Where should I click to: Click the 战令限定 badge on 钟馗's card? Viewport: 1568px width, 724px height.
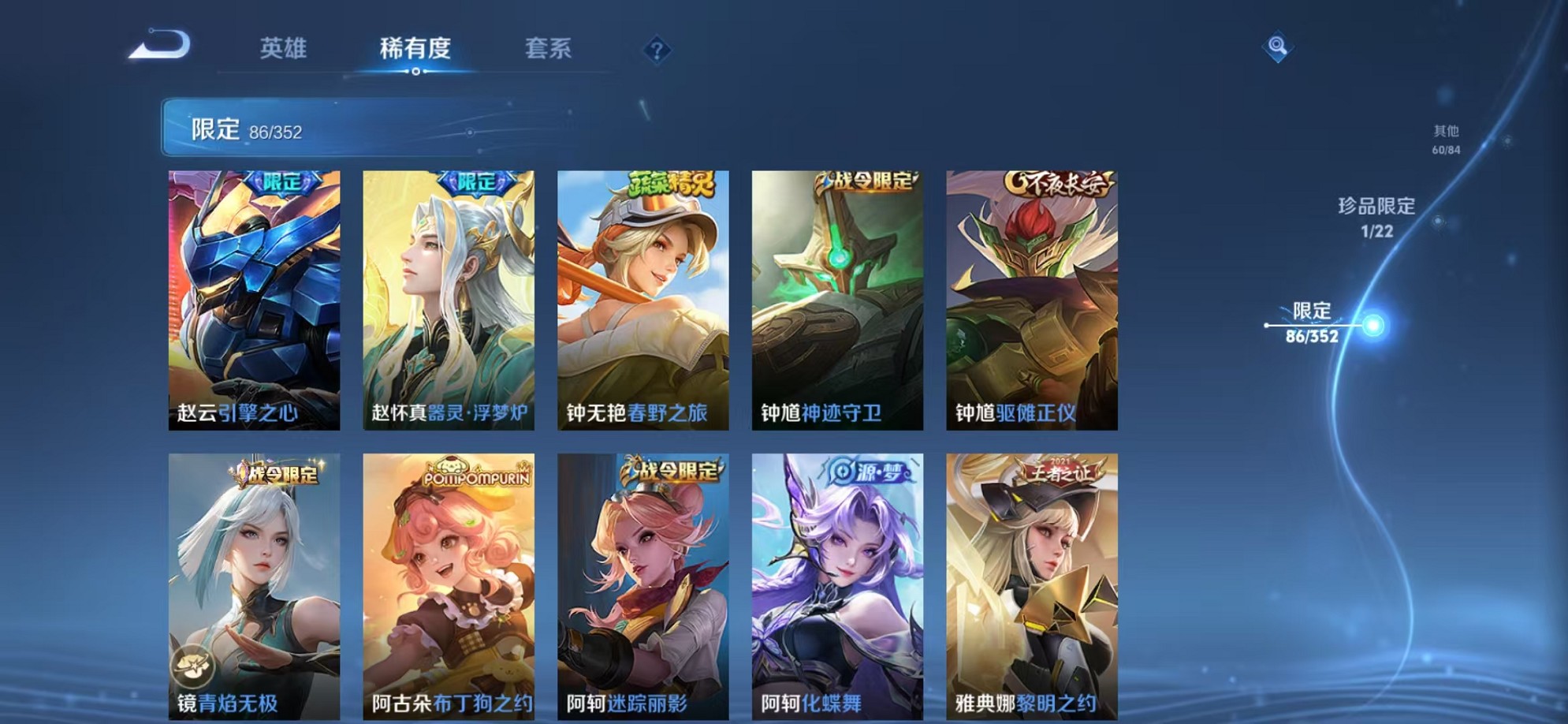866,183
